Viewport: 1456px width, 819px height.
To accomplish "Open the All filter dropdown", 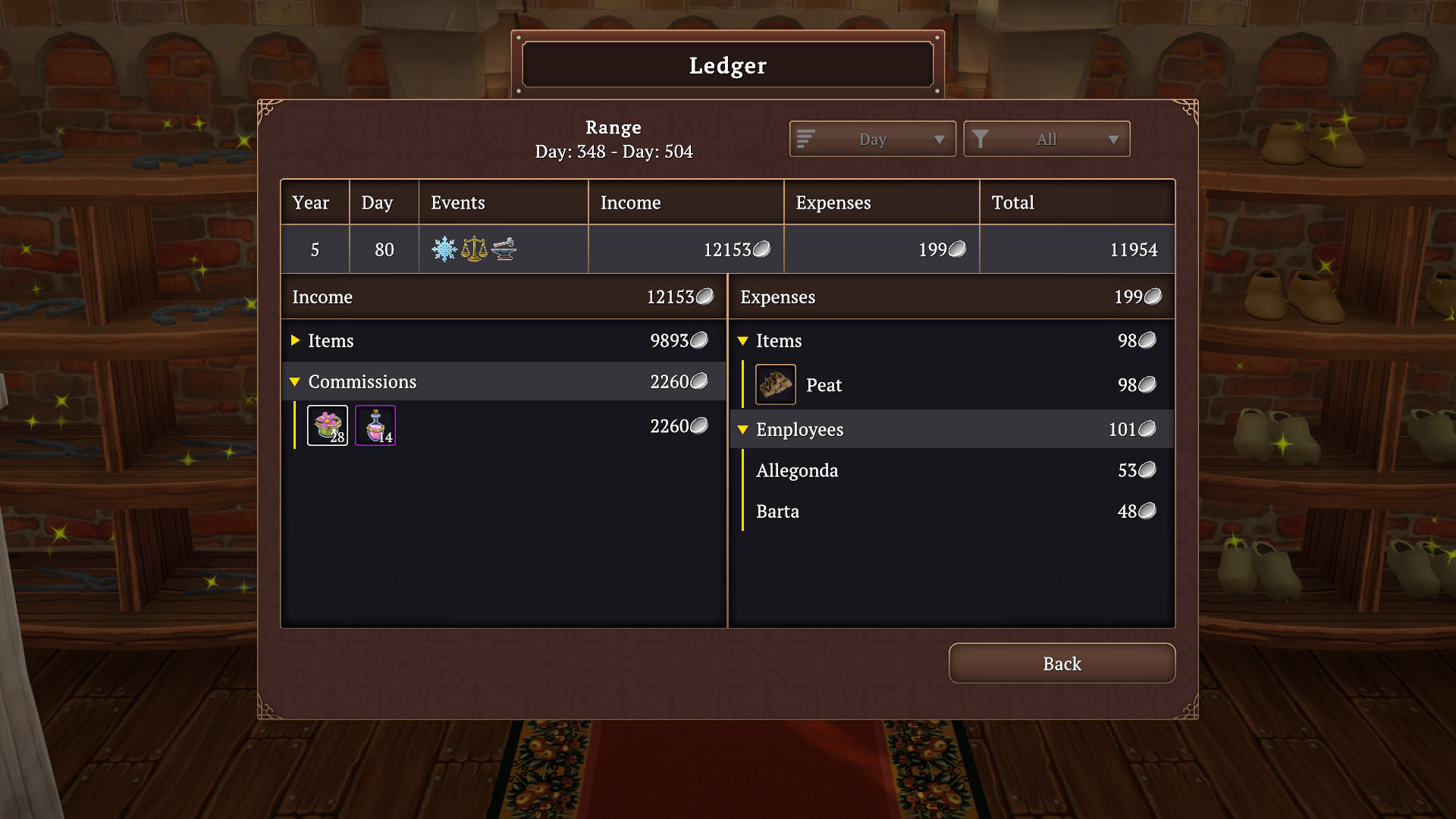I will (x=1046, y=139).
